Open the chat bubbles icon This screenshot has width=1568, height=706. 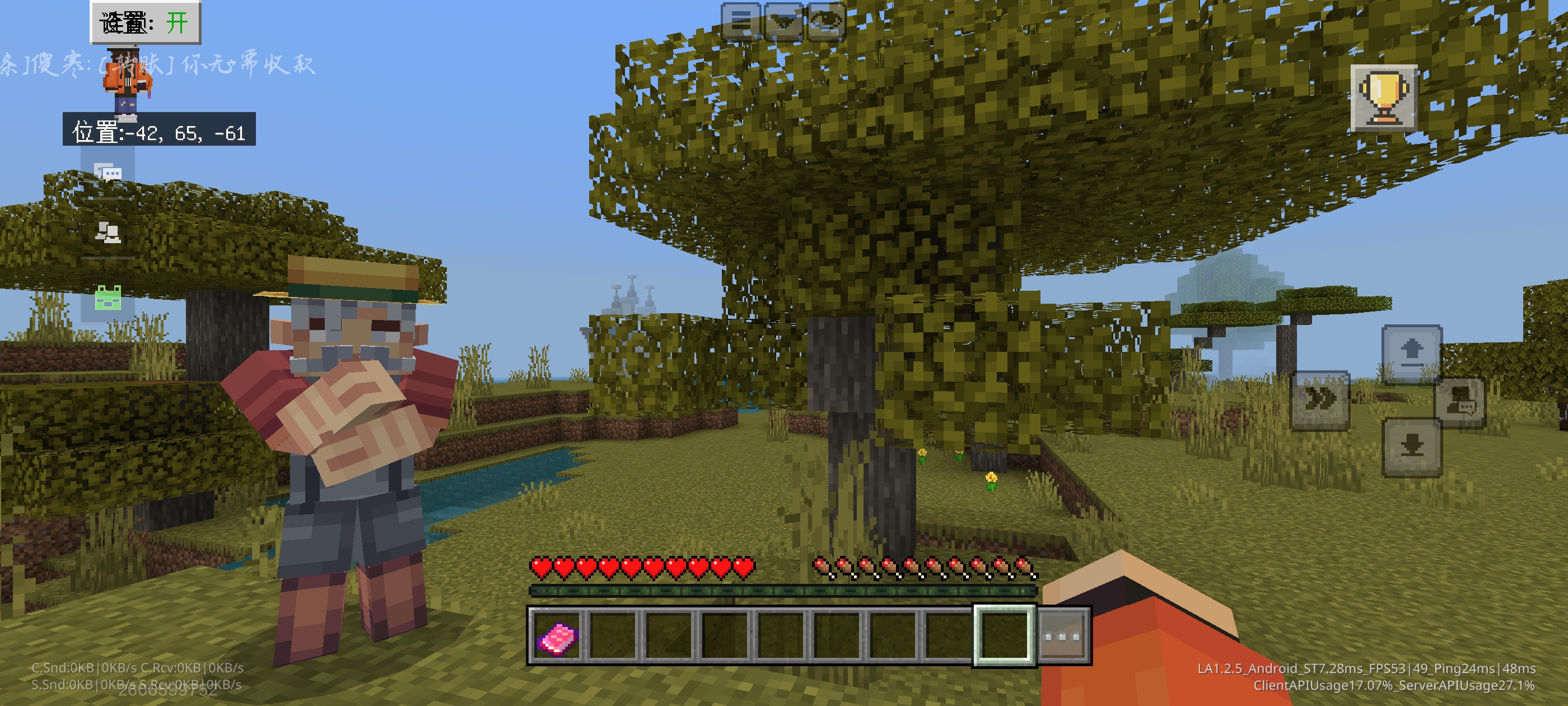coord(108,174)
